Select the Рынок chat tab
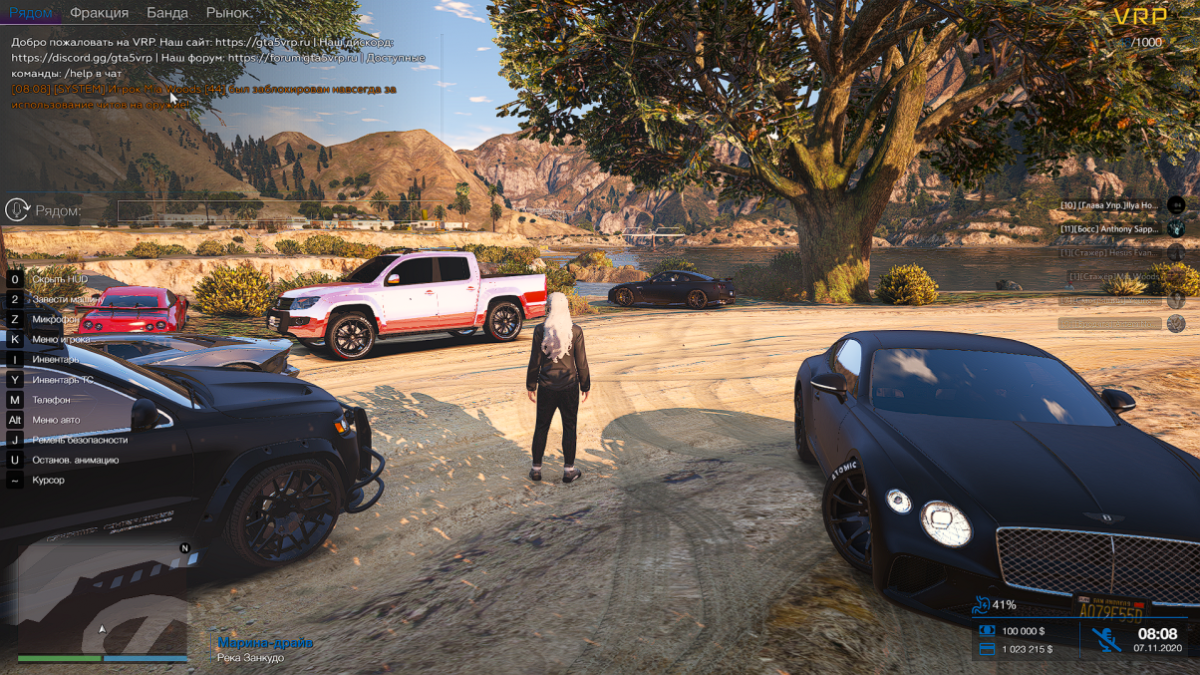 coord(229,13)
